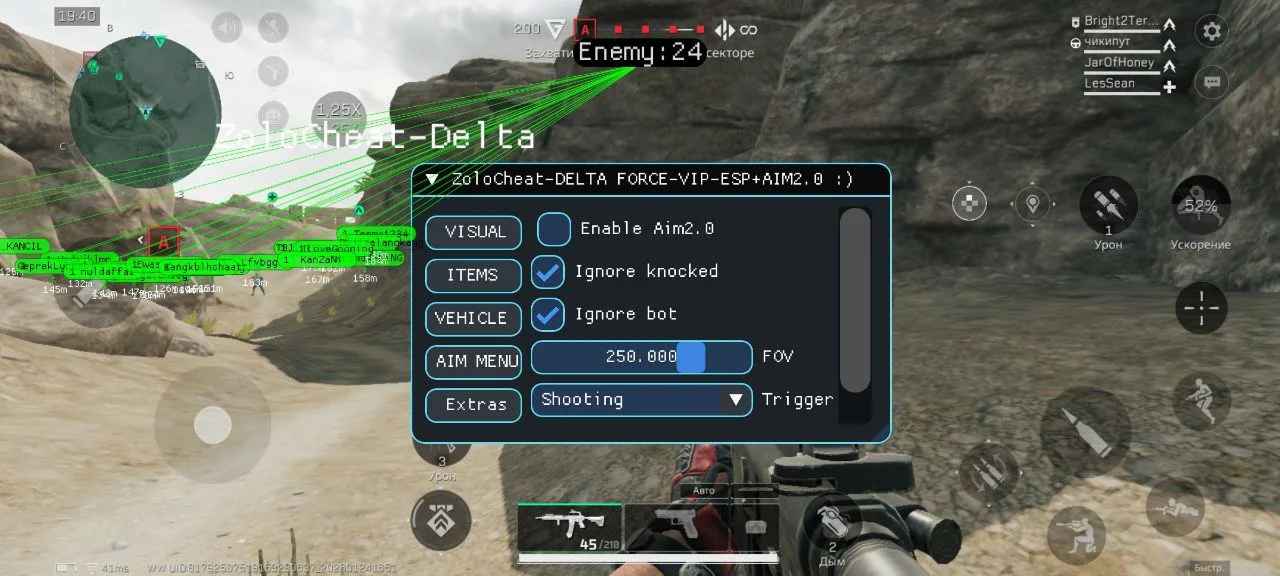The width and height of the screenshot is (1280, 576).
Task: Jump with the vaulting soldier icon
Action: pos(1200,402)
